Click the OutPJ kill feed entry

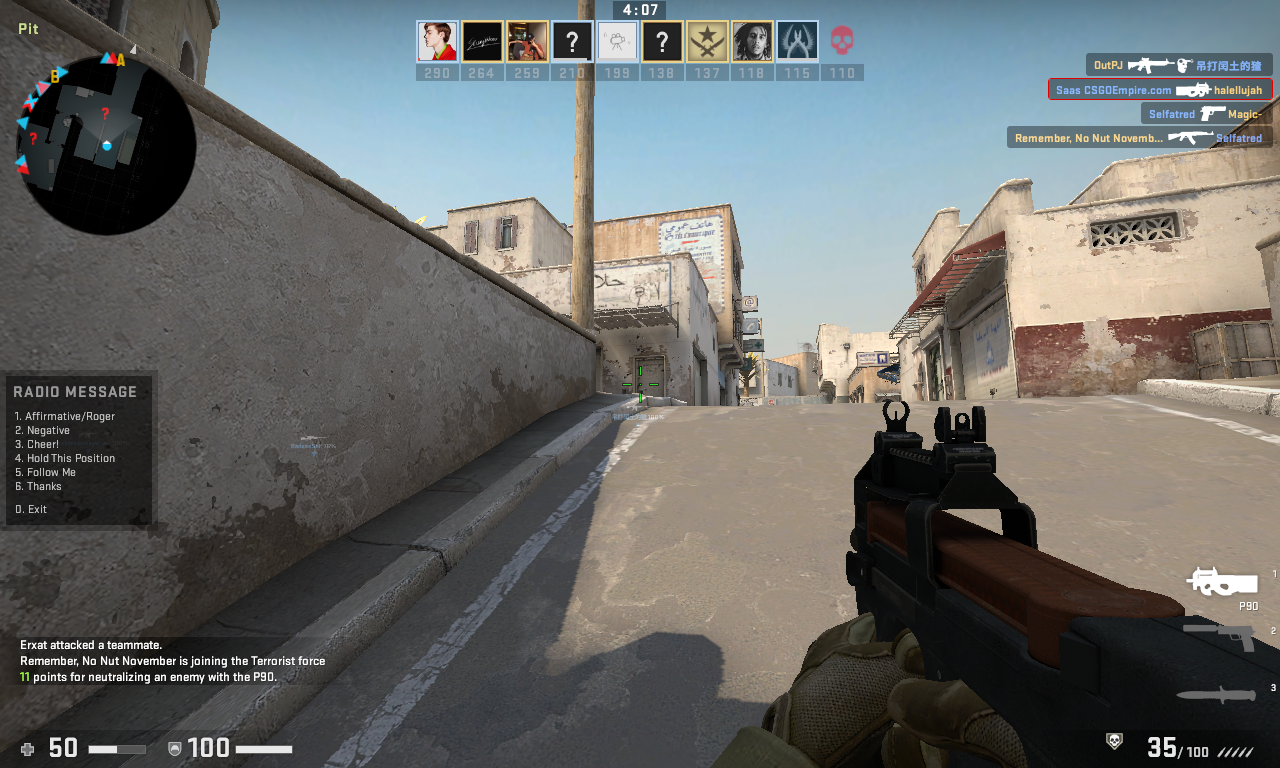tap(1179, 65)
